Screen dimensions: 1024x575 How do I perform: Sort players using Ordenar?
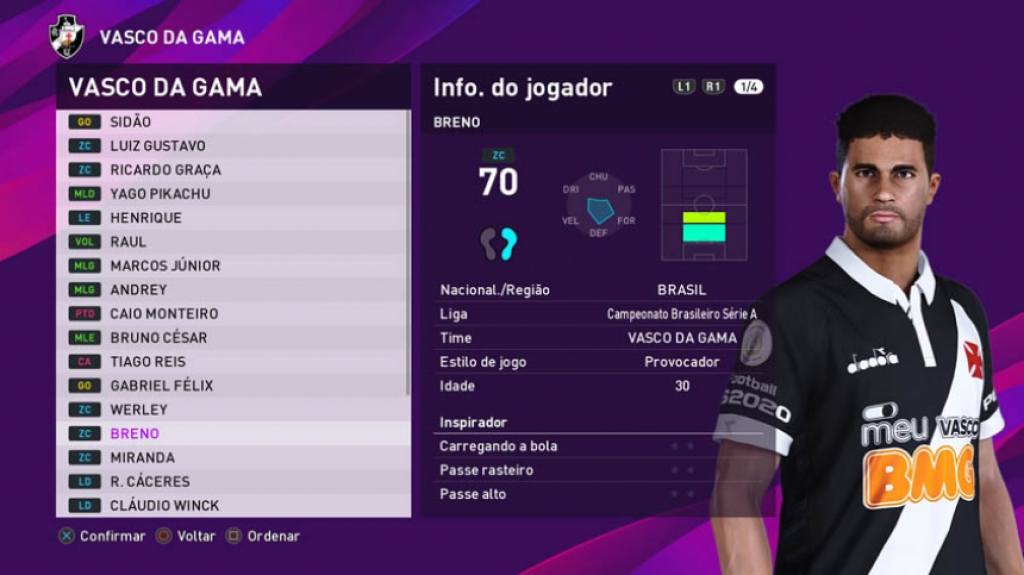coord(263,536)
